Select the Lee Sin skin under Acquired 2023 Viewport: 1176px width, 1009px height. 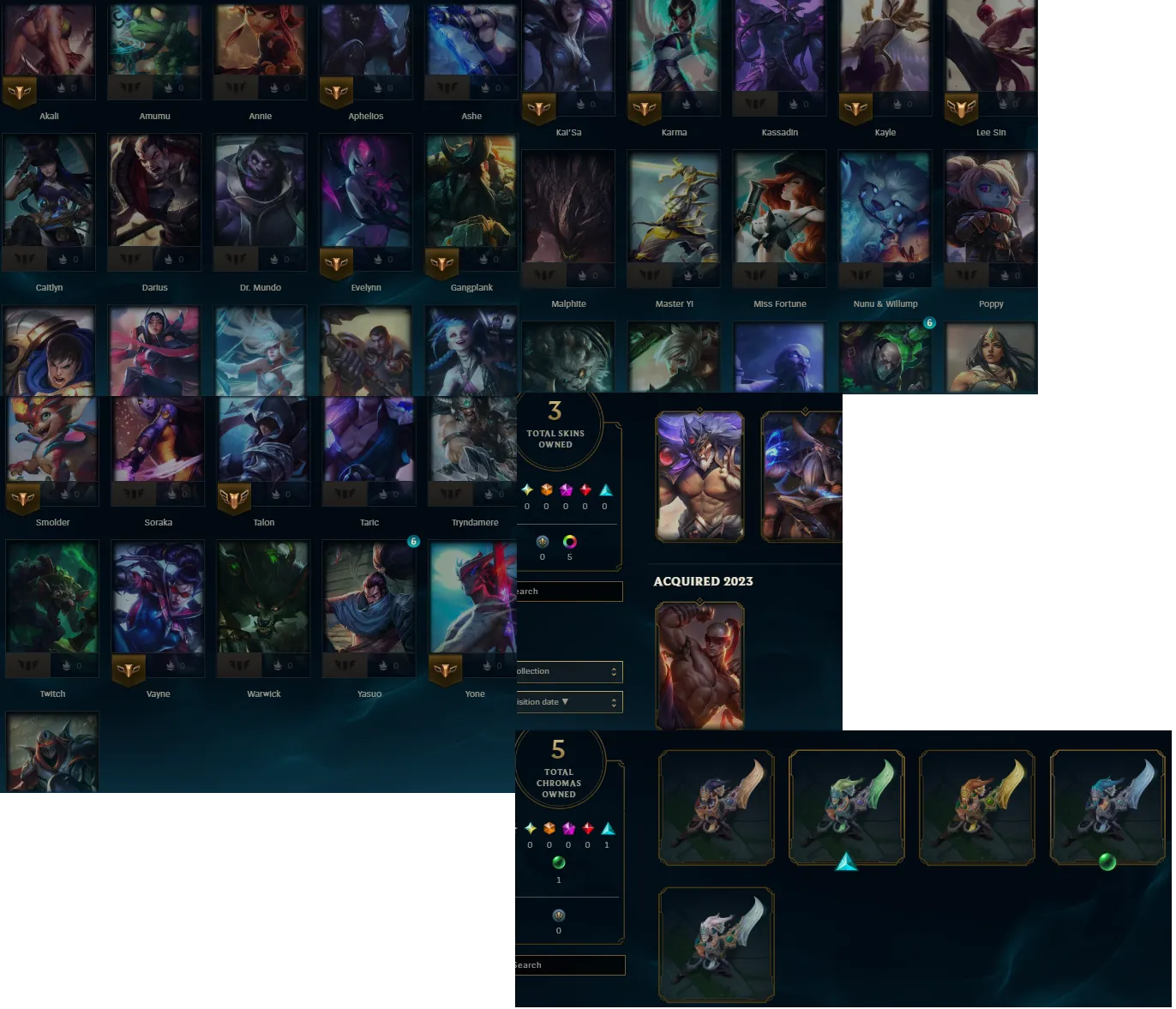pyautogui.click(x=699, y=666)
